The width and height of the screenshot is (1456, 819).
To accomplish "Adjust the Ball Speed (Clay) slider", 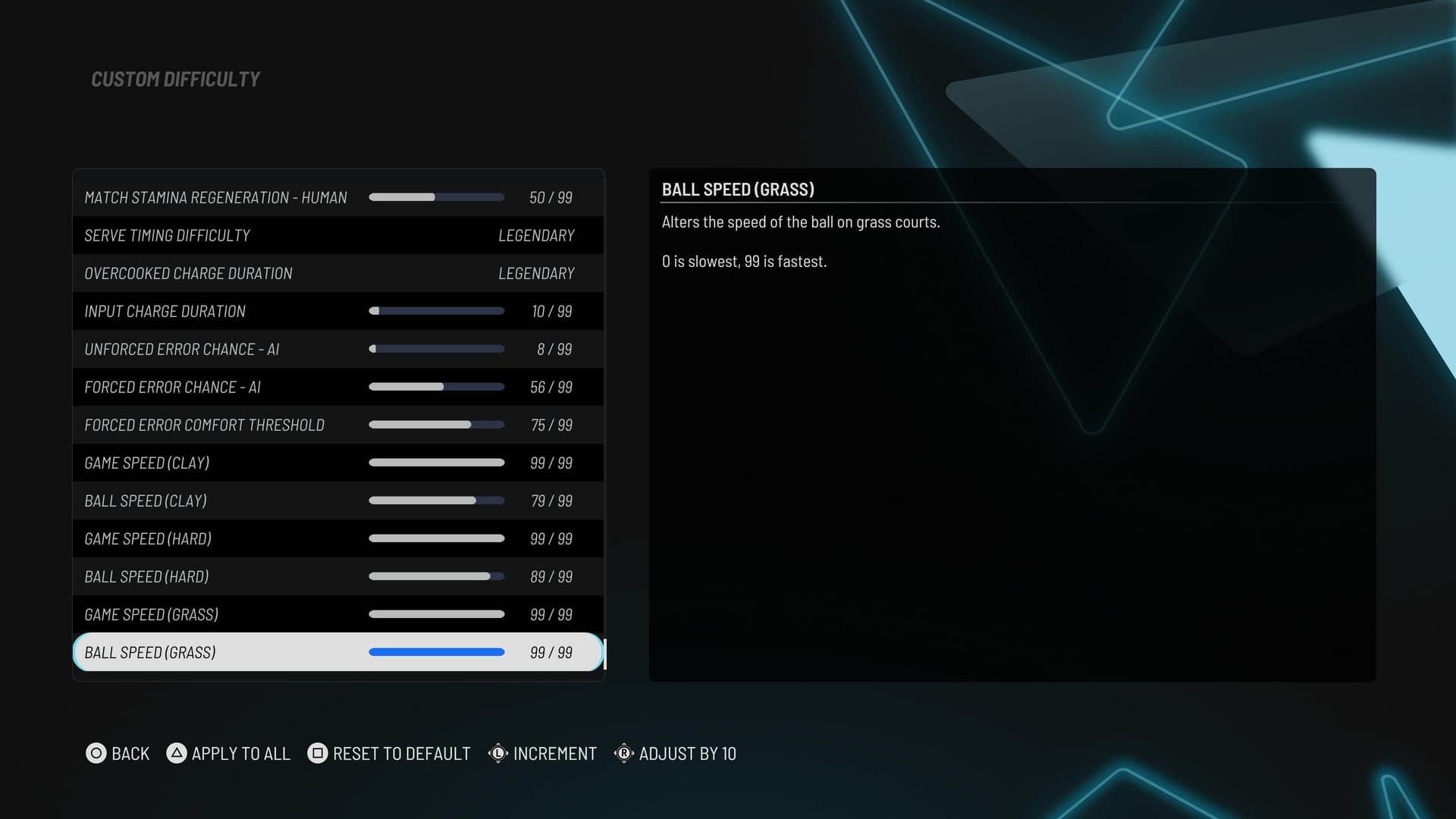I will (436, 500).
